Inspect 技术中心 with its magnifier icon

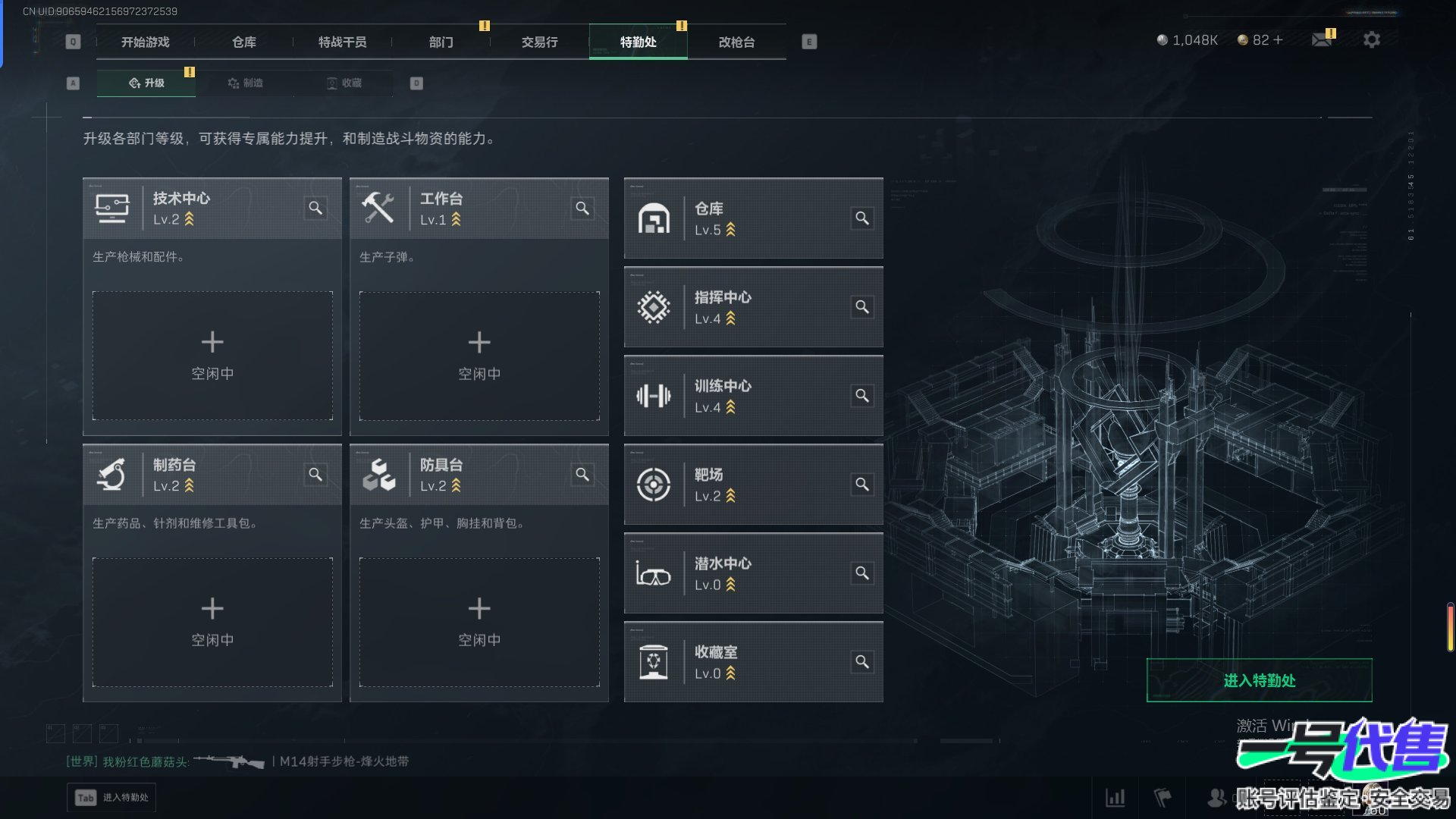(315, 208)
